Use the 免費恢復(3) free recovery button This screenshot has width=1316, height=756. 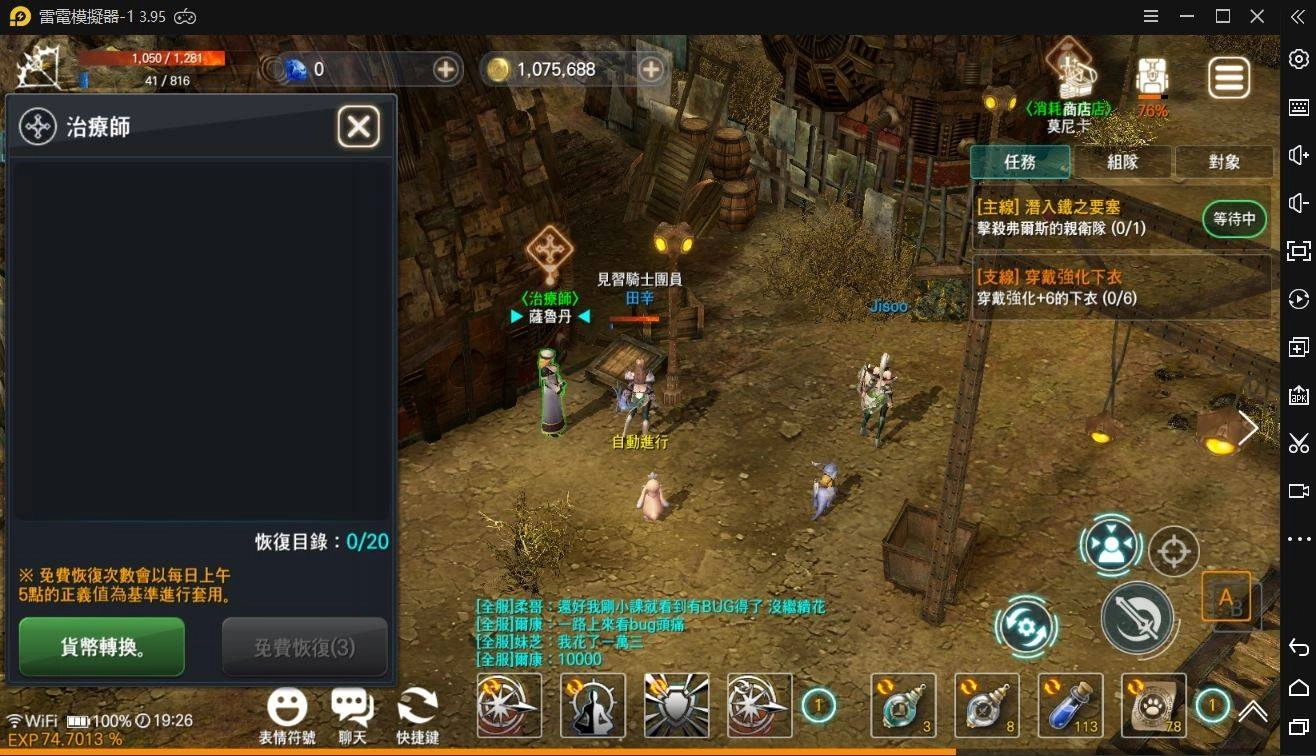pyautogui.click(x=304, y=647)
